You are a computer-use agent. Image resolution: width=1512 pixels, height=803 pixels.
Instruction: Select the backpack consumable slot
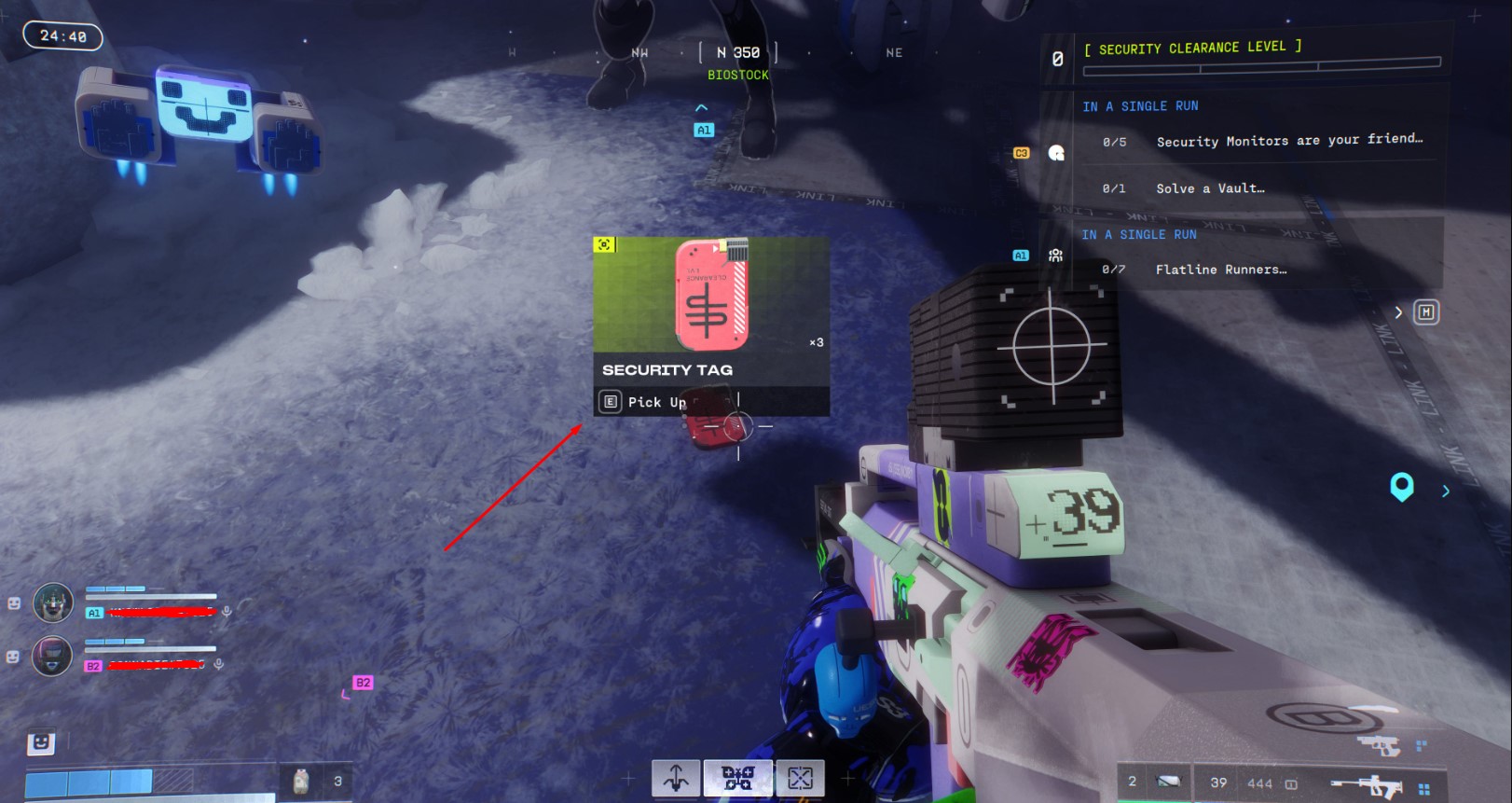point(301,782)
